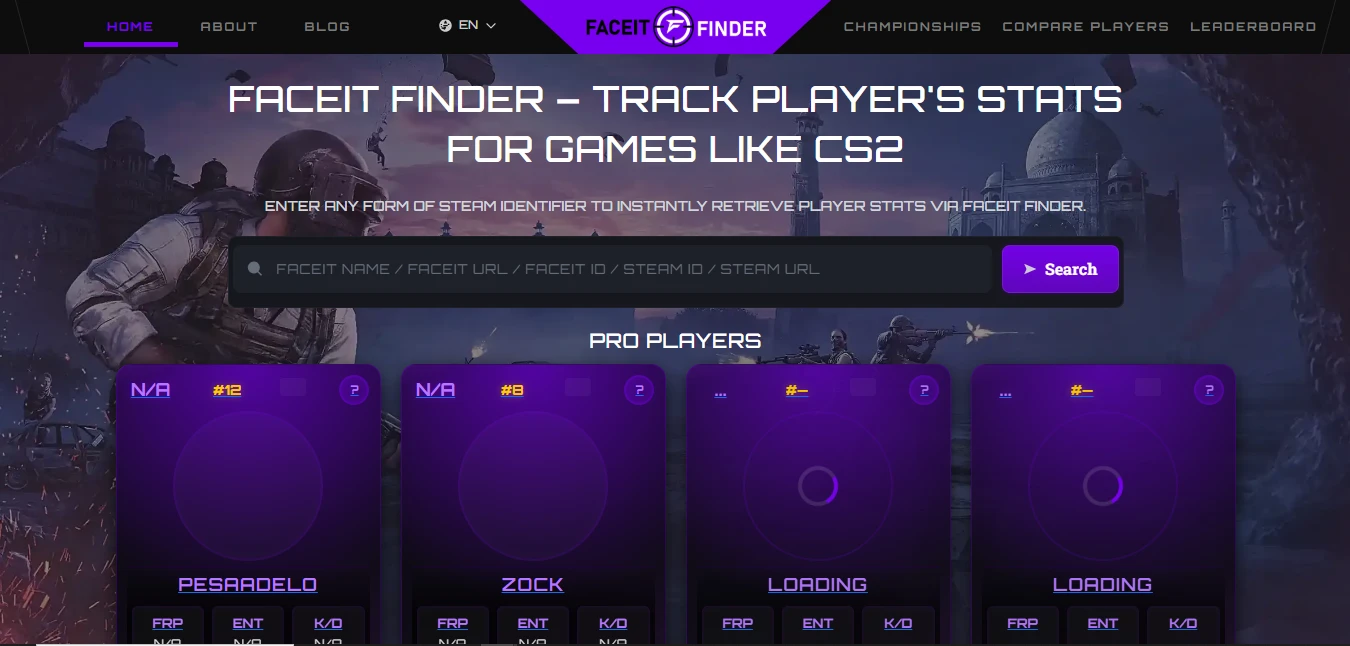This screenshot has height=646, width=1350.
Task: Click the K/D stat on Pesaadelo's card
Action: click(x=328, y=623)
